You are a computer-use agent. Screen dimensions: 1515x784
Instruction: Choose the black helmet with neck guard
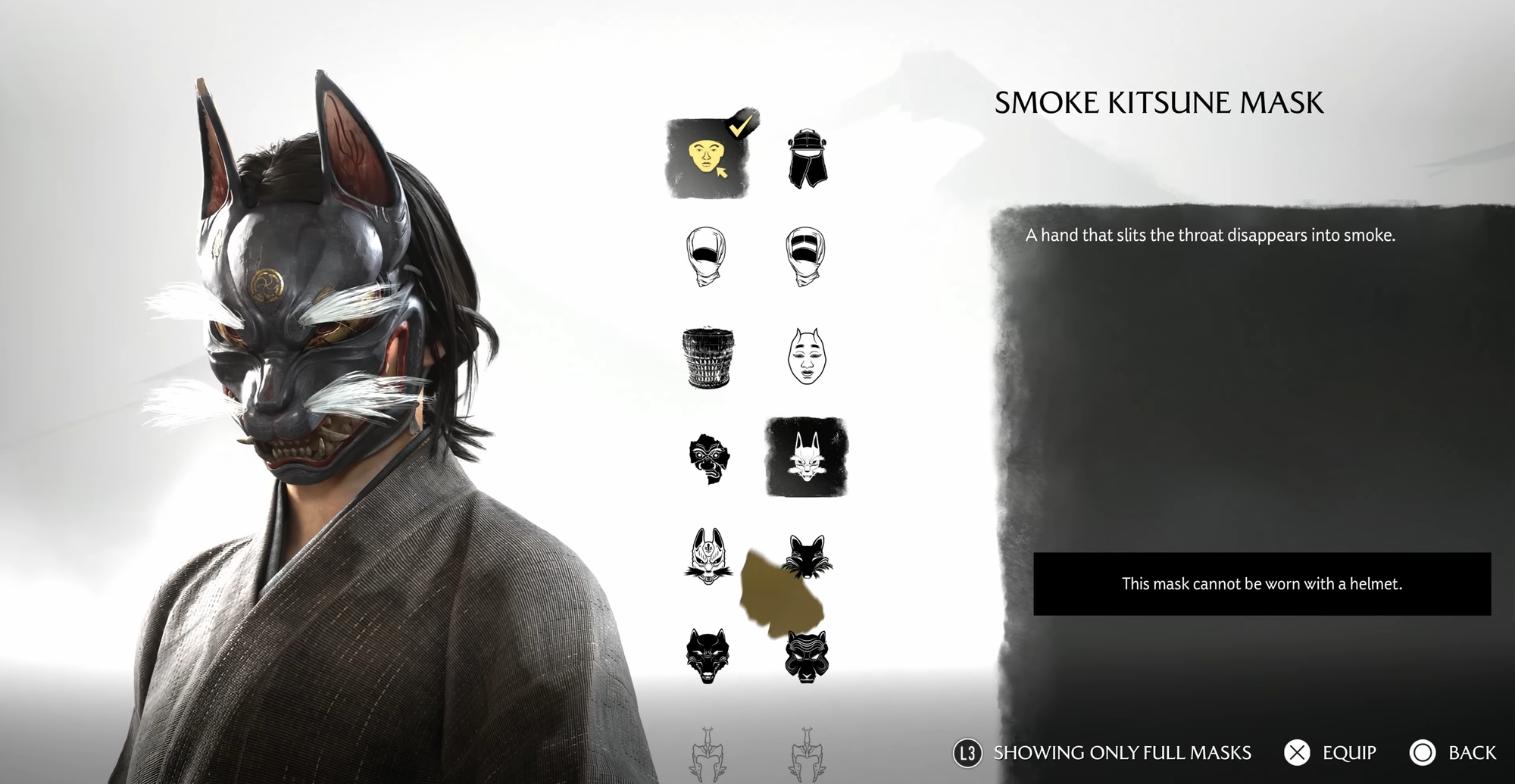click(x=807, y=158)
